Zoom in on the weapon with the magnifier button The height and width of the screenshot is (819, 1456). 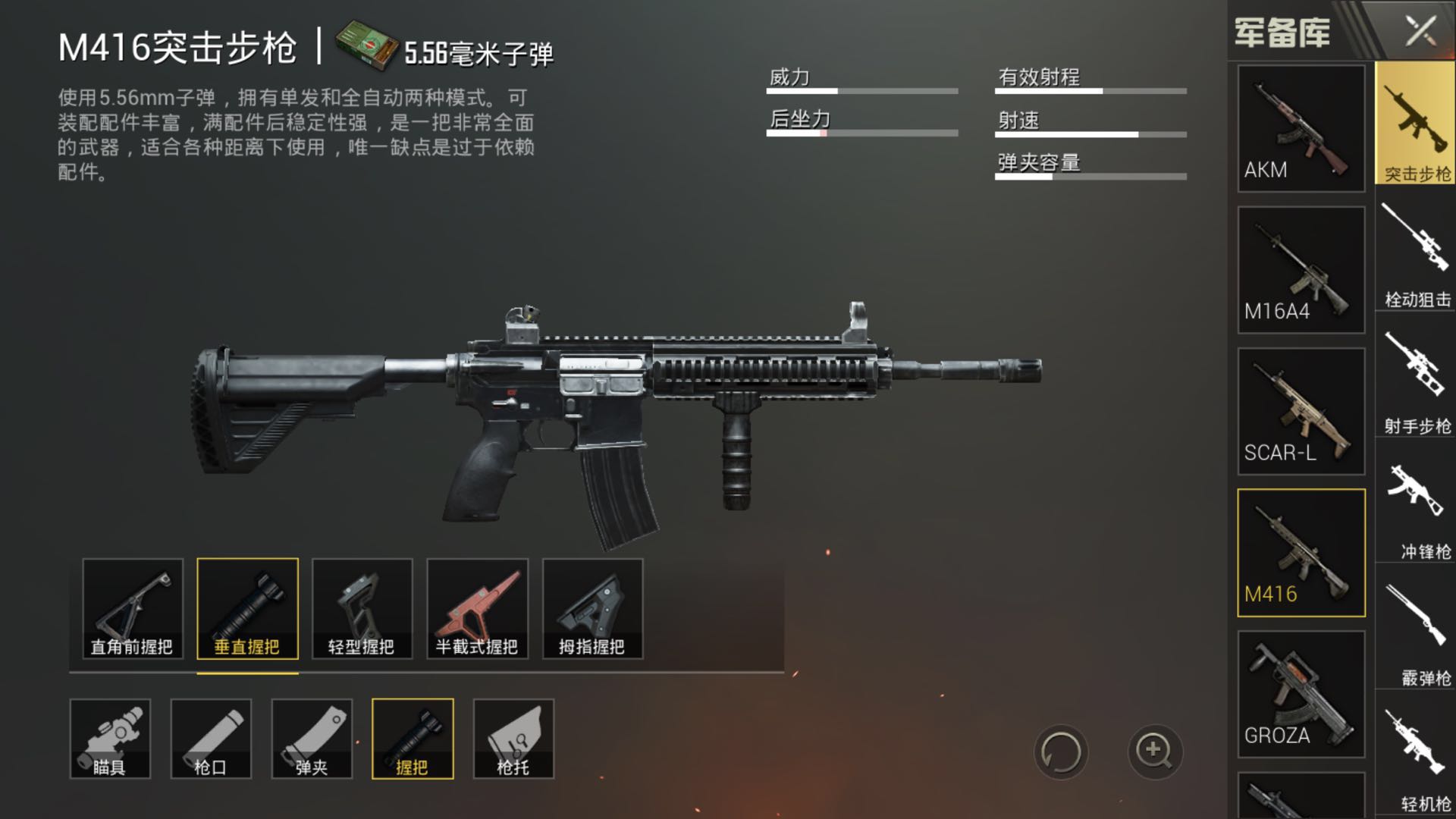(x=1154, y=752)
